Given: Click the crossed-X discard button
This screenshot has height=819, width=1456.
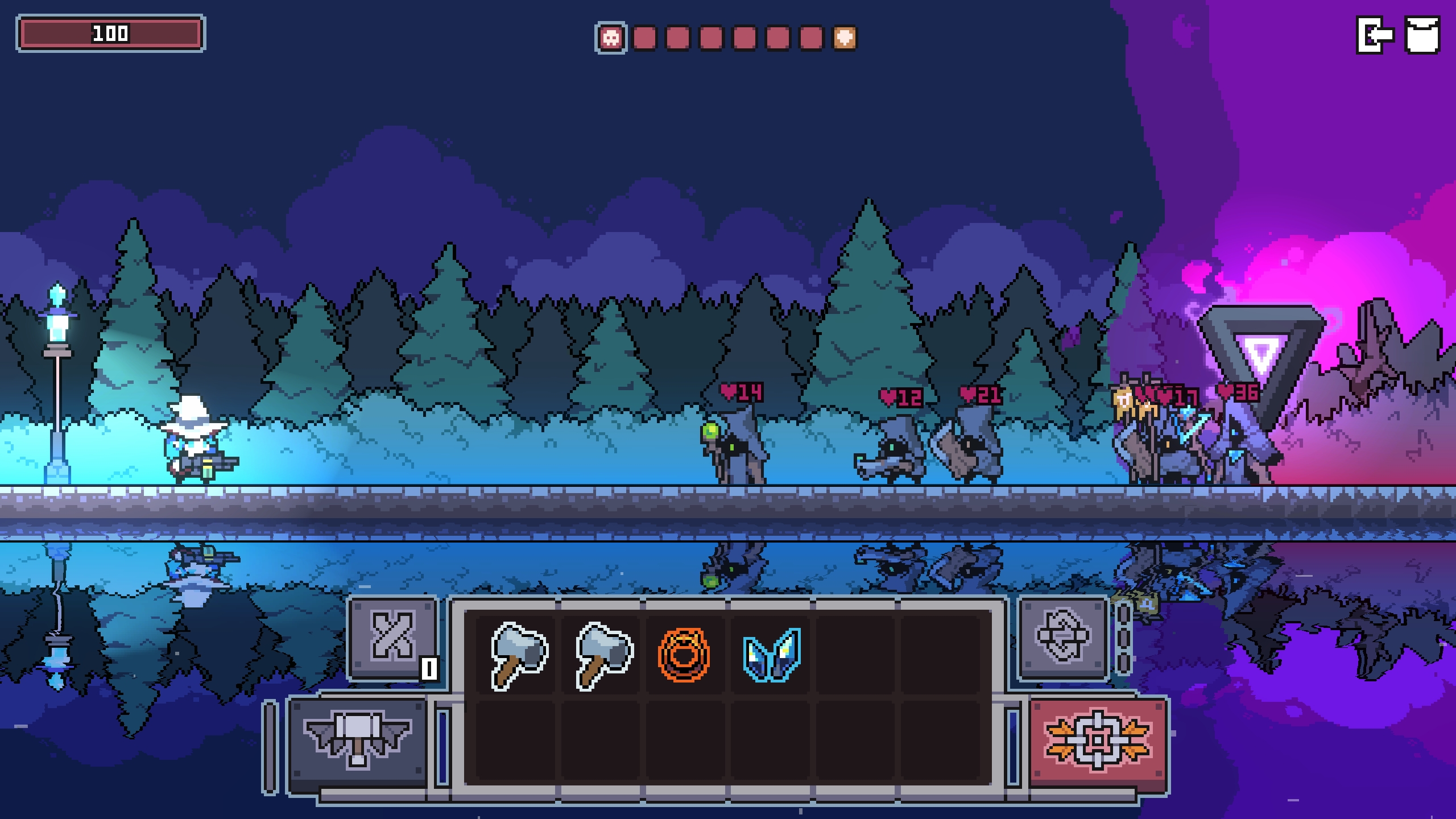Looking at the screenshot, I should coord(392,637).
